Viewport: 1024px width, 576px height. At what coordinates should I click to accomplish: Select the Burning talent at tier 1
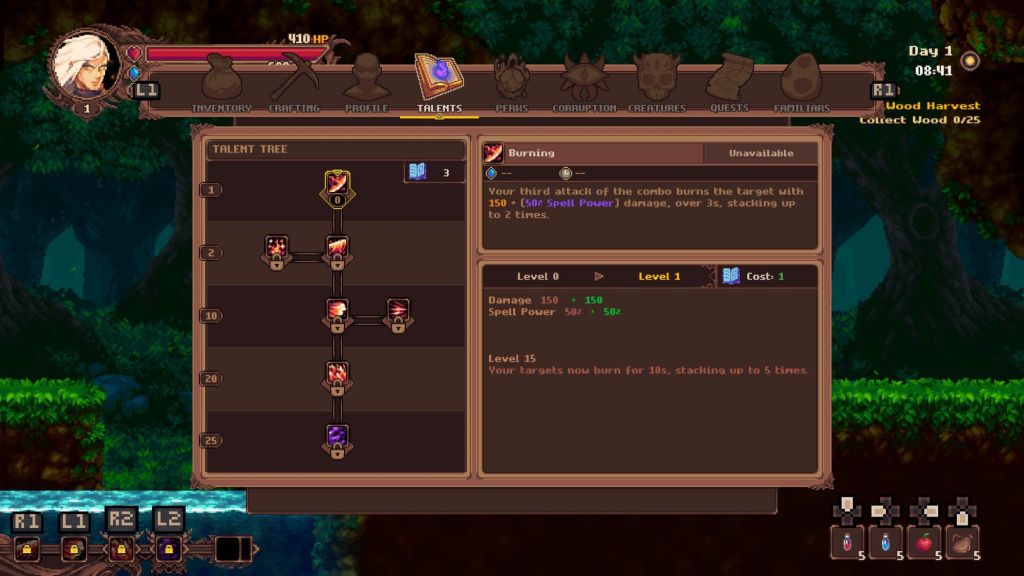pos(337,186)
